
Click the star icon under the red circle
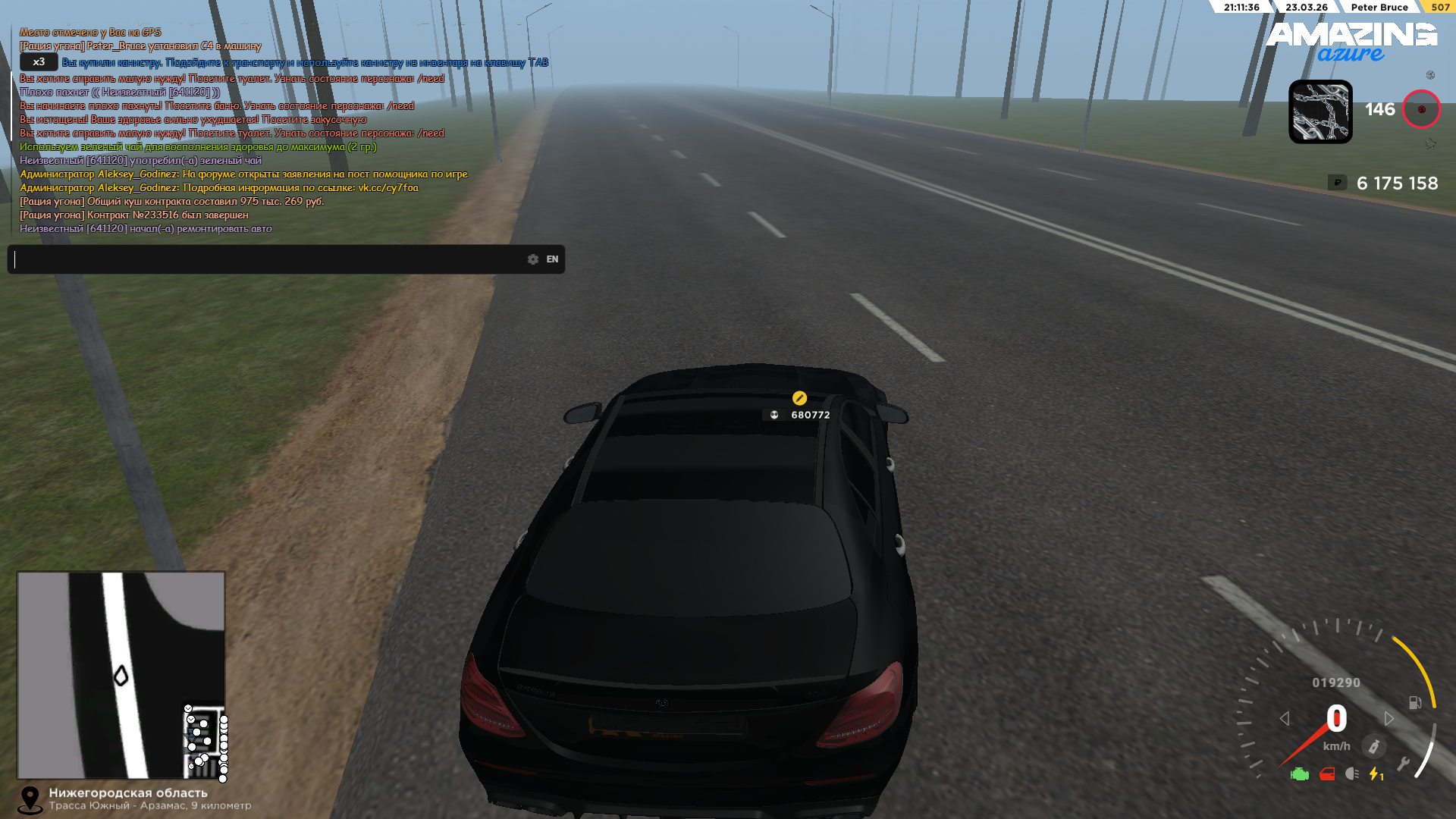click(1430, 144)
